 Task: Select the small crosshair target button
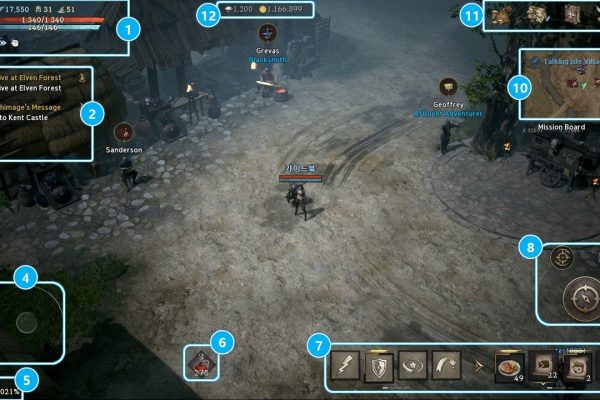pos(562,257)
